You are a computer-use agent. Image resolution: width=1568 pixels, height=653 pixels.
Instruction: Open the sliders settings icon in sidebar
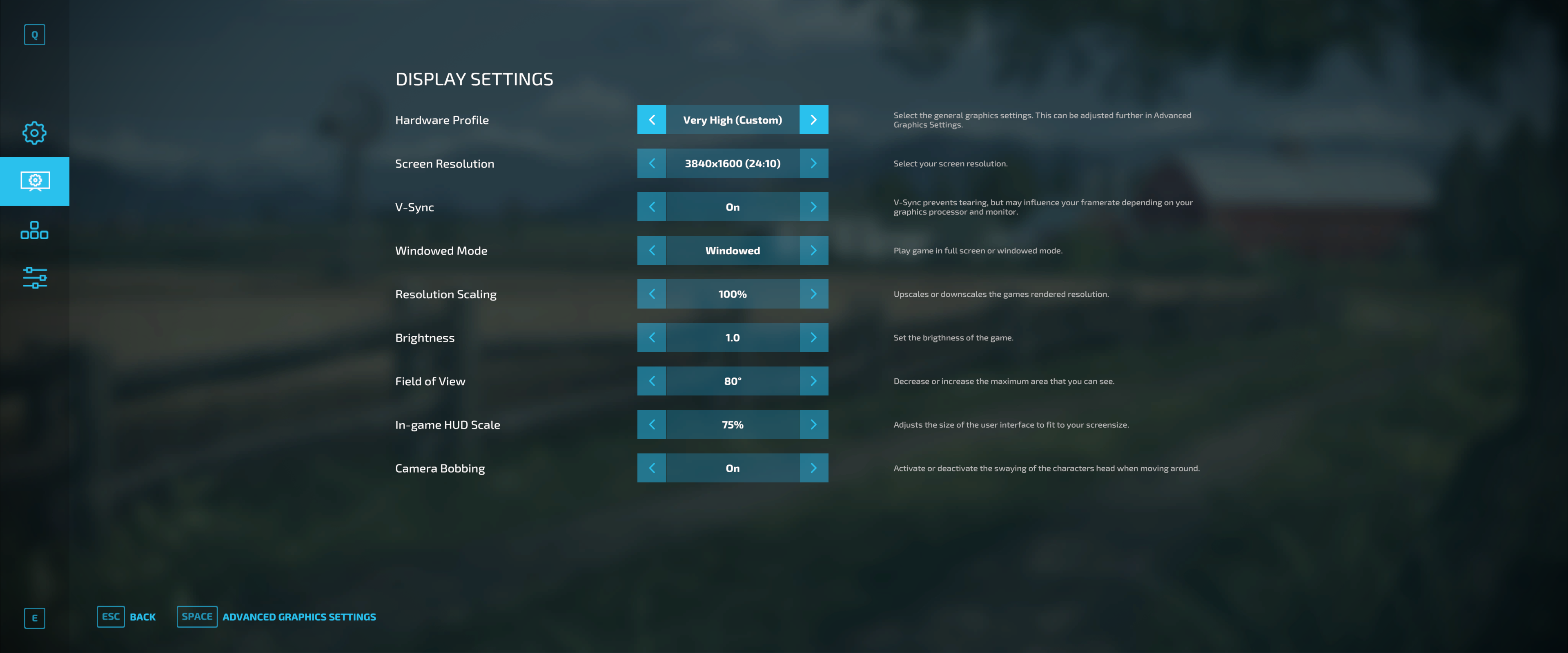35,278
